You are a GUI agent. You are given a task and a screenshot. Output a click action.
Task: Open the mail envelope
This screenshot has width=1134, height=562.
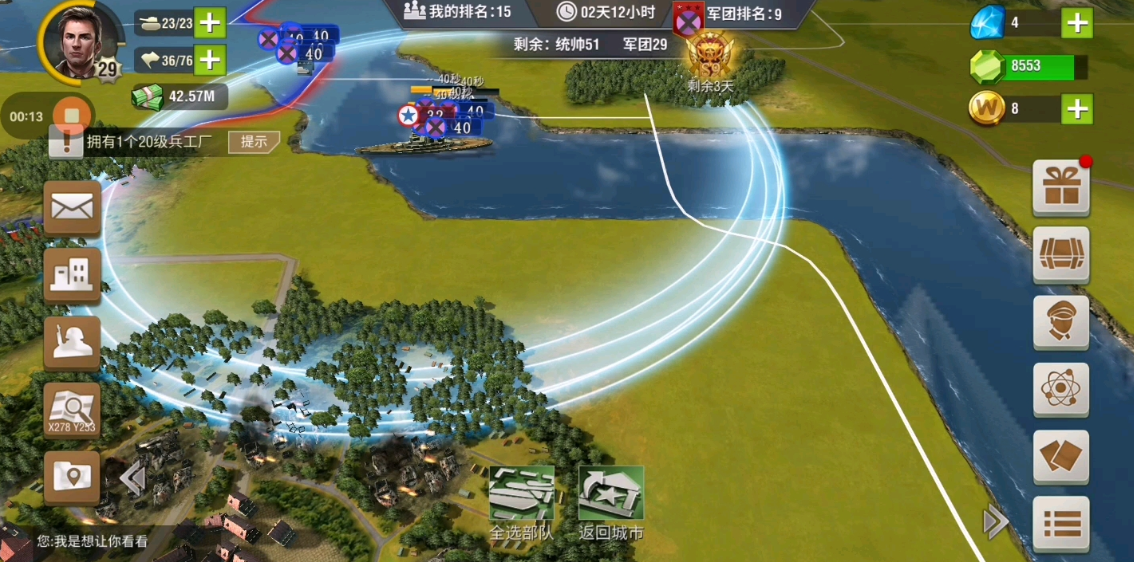(x=72, y=208)
